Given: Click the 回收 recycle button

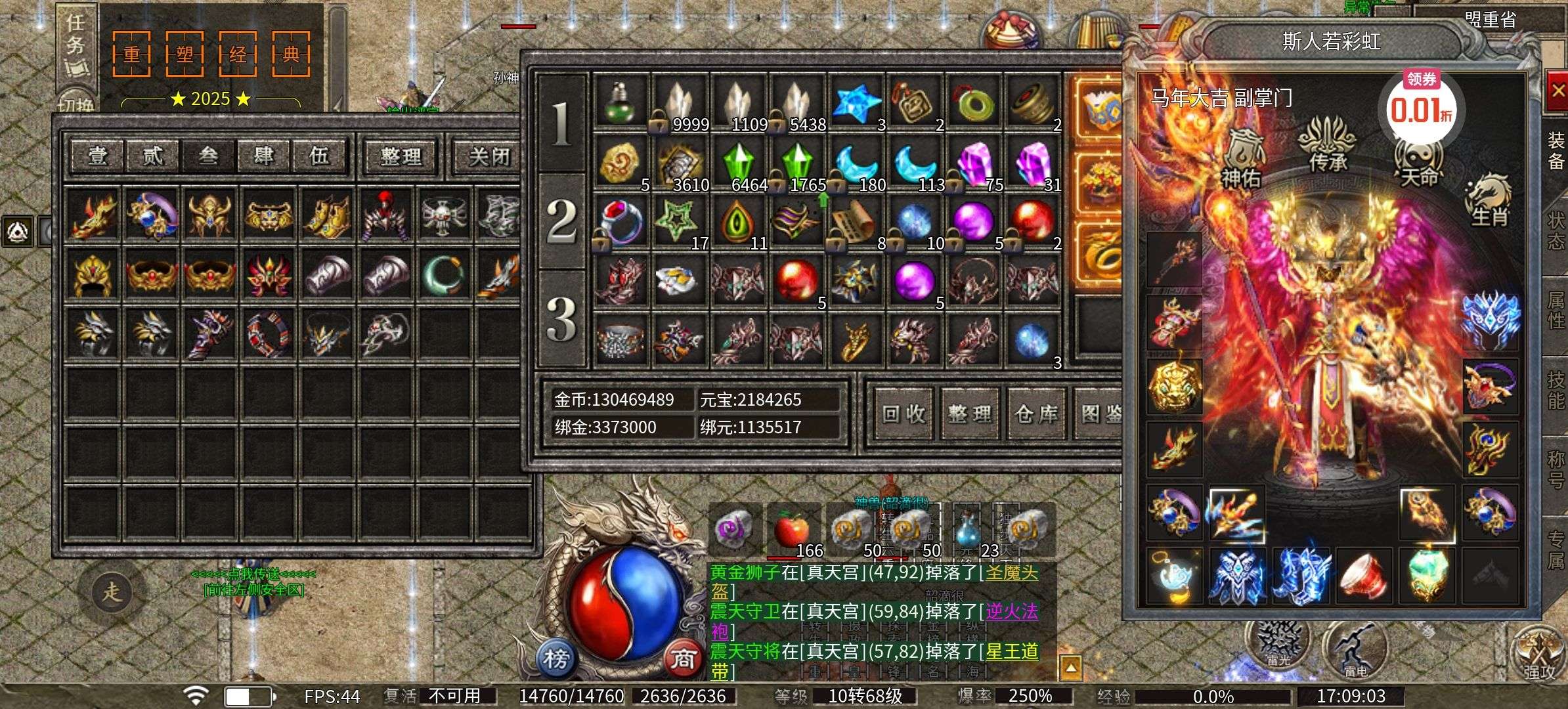Looking at the screenshot, I should (x=904, y=414).
